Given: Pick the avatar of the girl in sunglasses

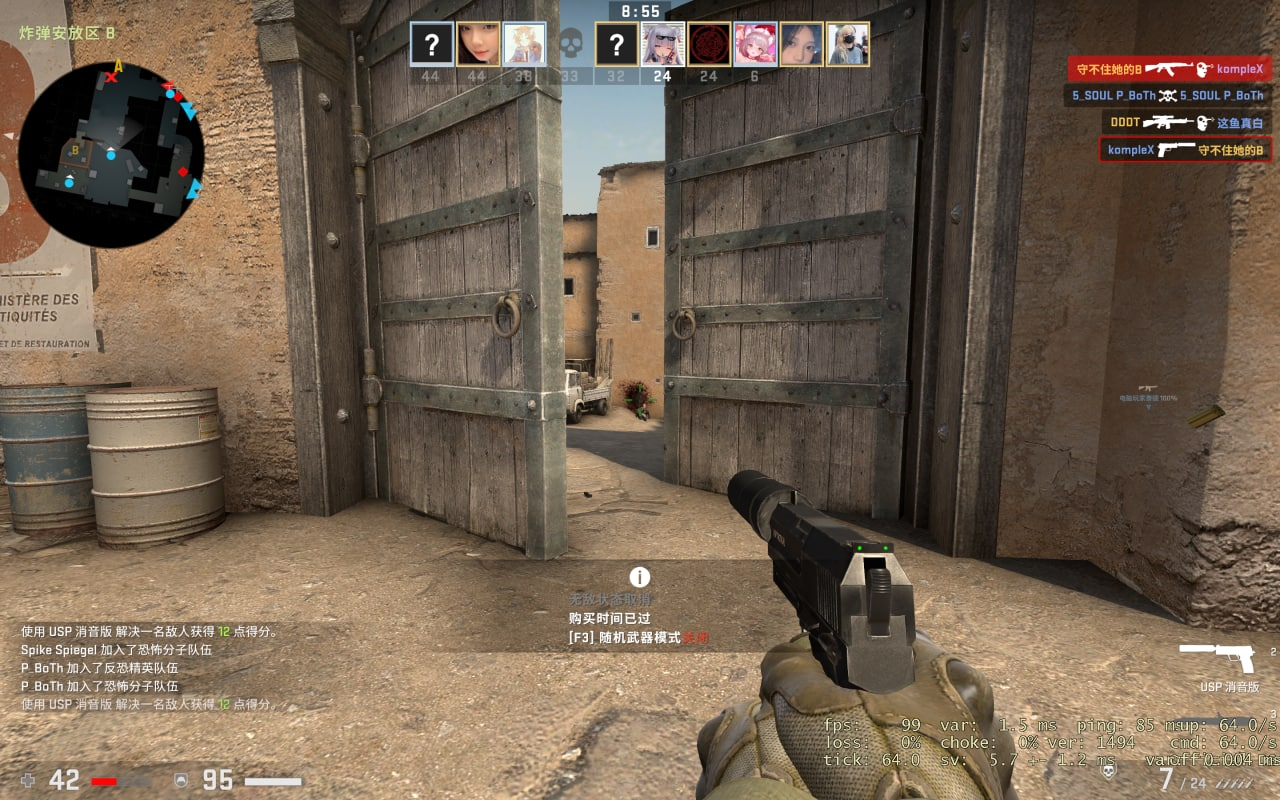Looking at the screenshot, I should 663,44.
